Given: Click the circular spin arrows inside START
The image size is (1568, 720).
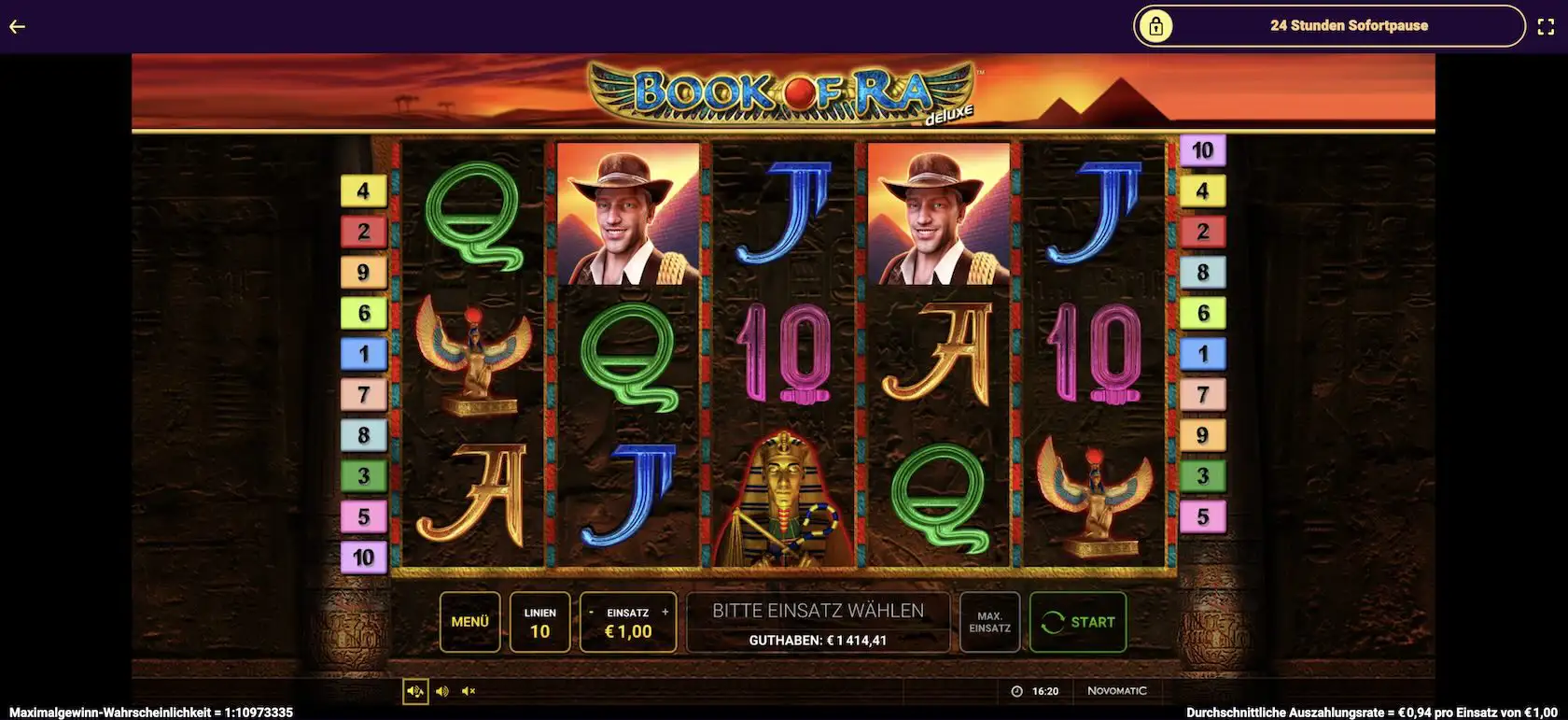Looking at the screenshot, I should [1054, 621].
